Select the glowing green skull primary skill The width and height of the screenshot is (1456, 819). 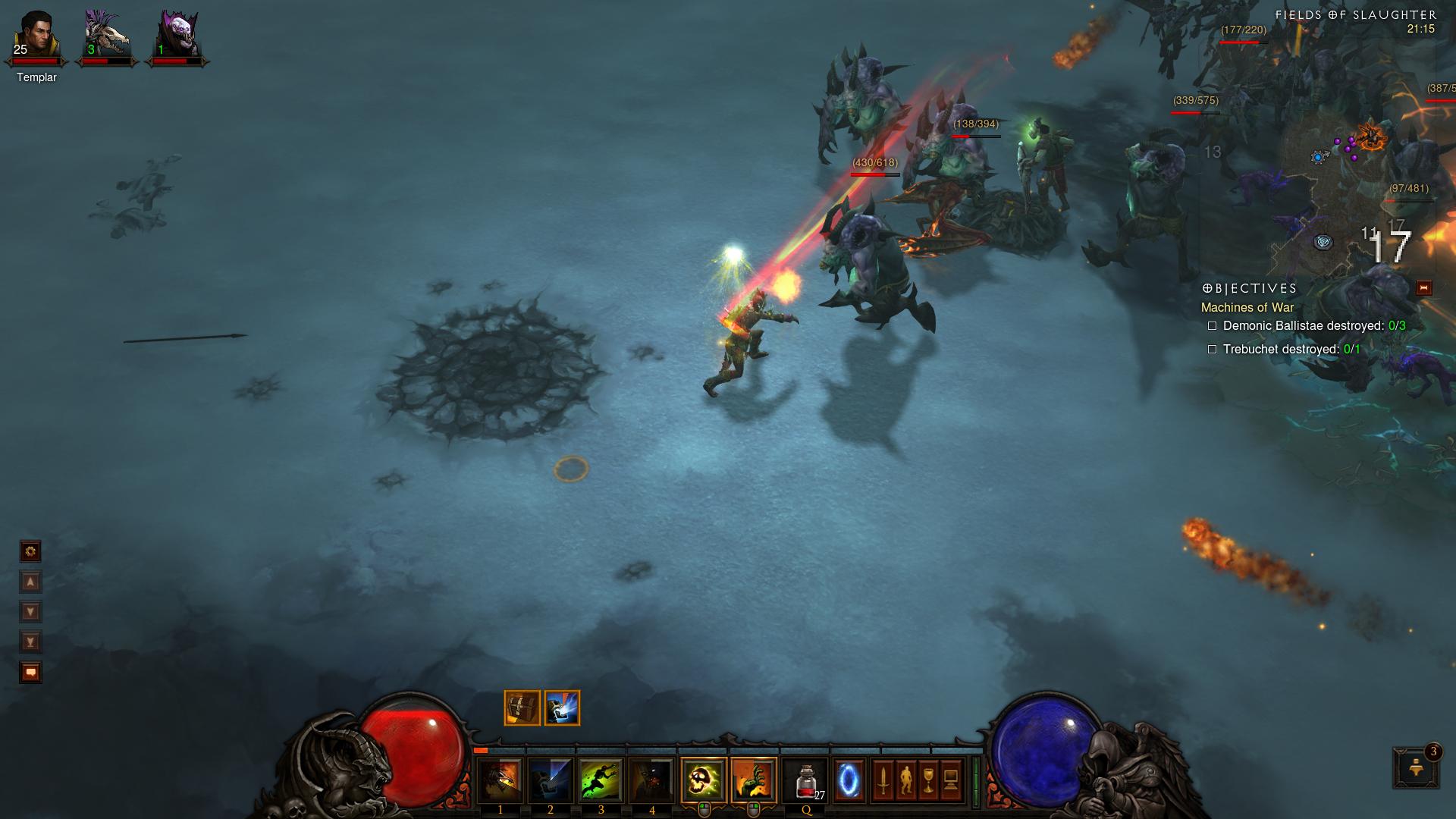[x=704, y=780]
